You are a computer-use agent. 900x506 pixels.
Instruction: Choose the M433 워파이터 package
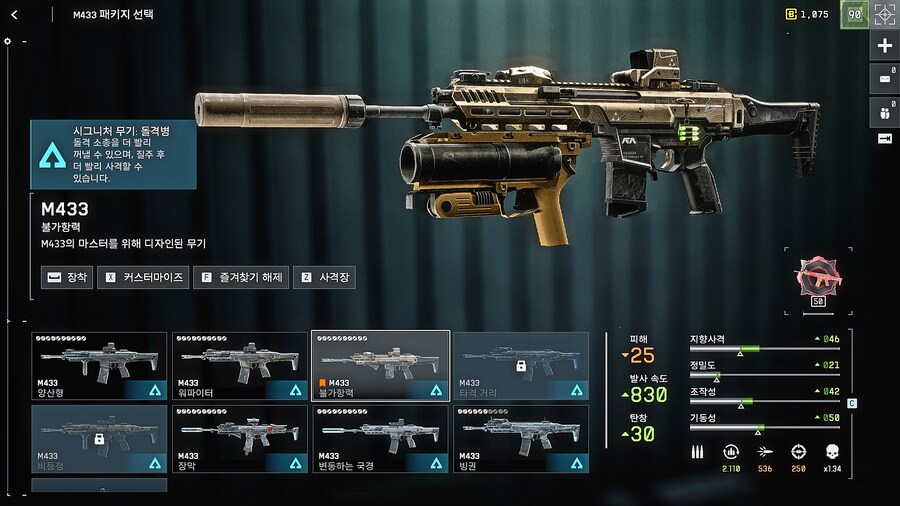click(x=240, y=366)
